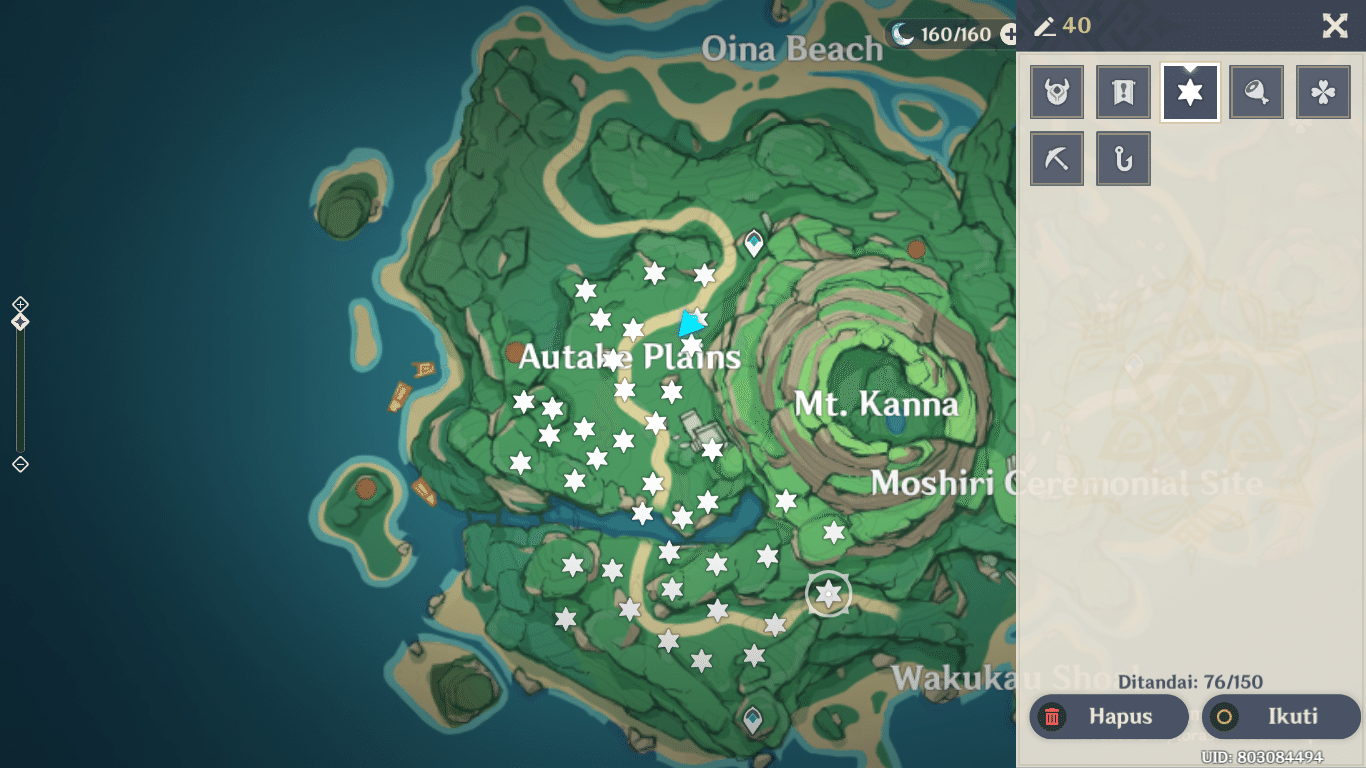Select the fishing hook pin filter
This screenshot has width=1366, height=768.
coord(1123,158)
